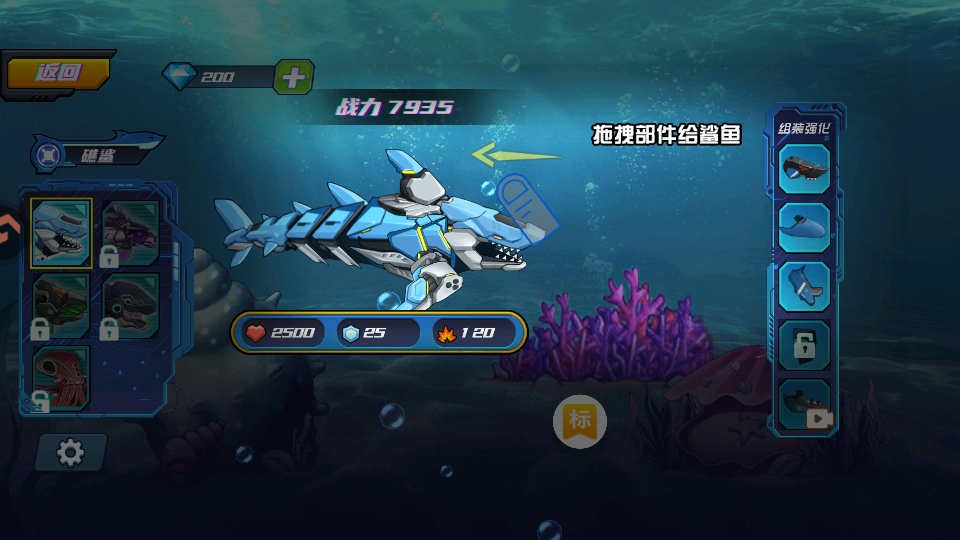
Task: Click the orange 标 floating button
Action: pyautogui.click(x=580, y=420)
